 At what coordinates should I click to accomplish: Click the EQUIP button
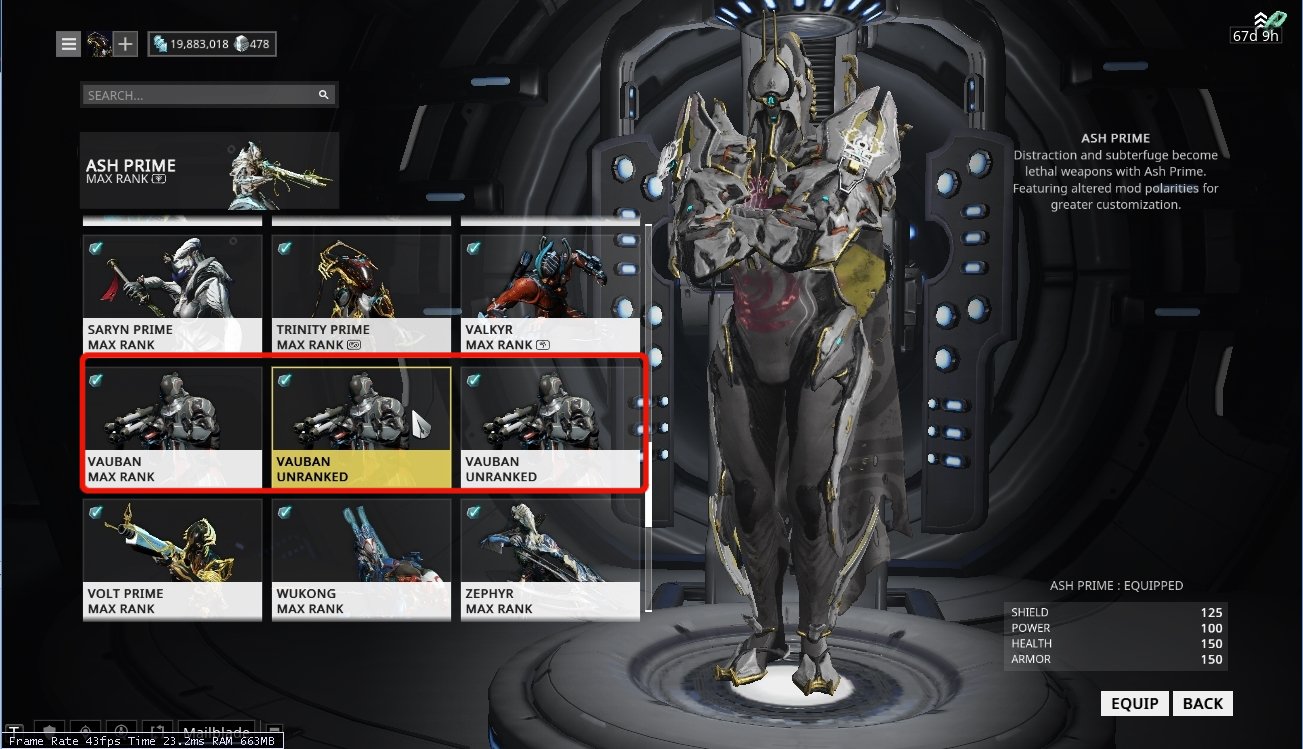[1135, 703]
